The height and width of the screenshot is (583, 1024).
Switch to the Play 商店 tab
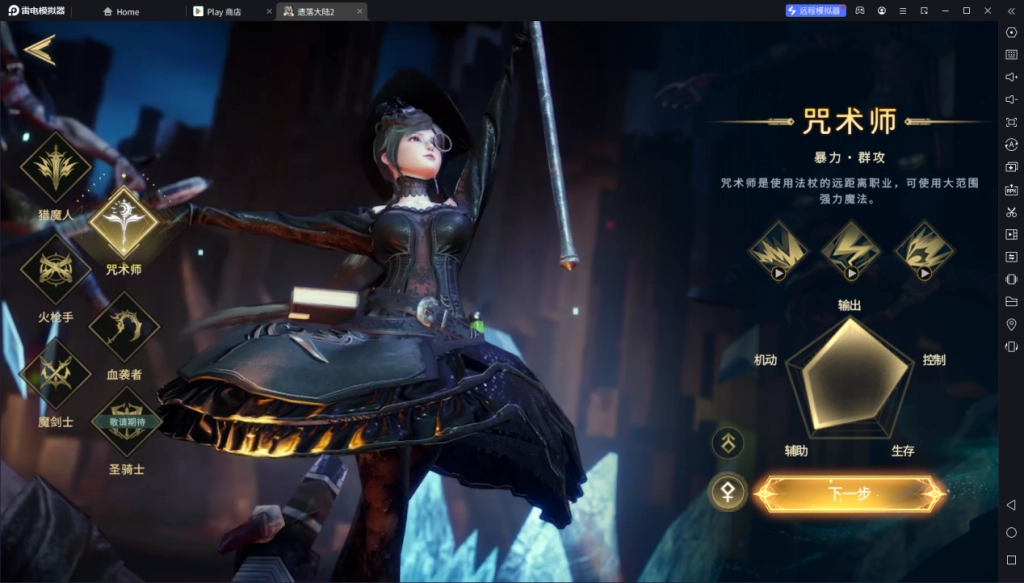pyautogui.click(x=229, y=12)
